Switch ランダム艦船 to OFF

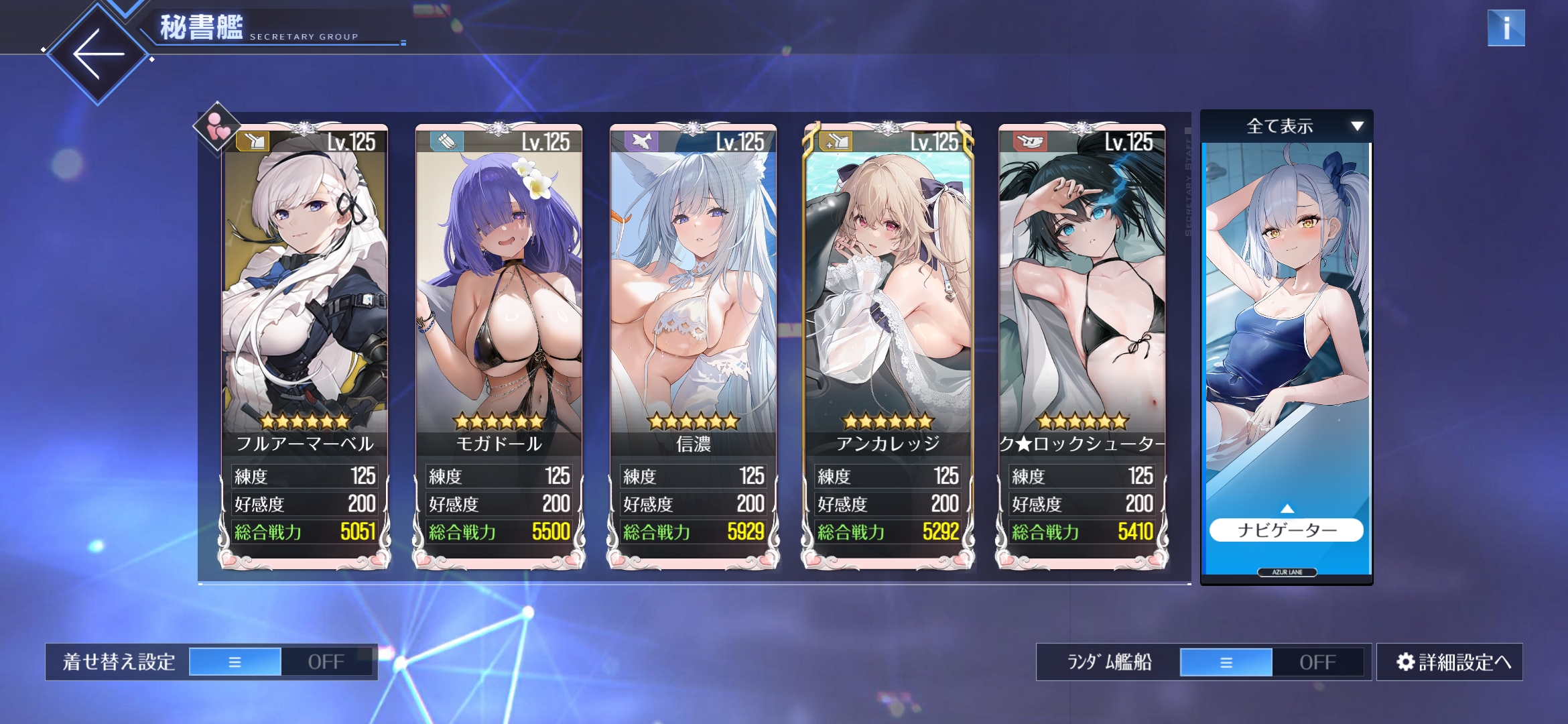tap(1317, 662)
